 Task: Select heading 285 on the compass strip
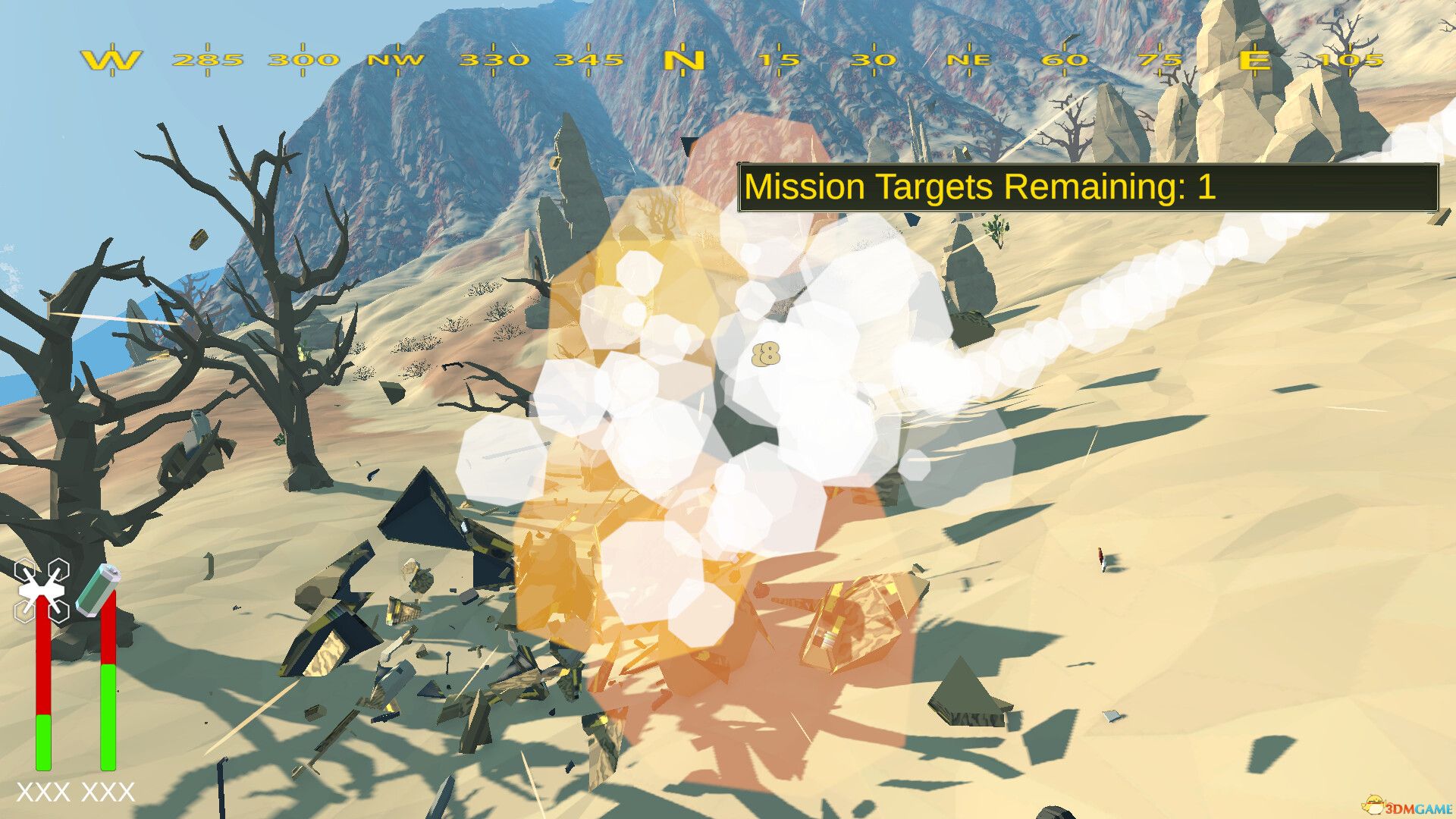[206, 61]
